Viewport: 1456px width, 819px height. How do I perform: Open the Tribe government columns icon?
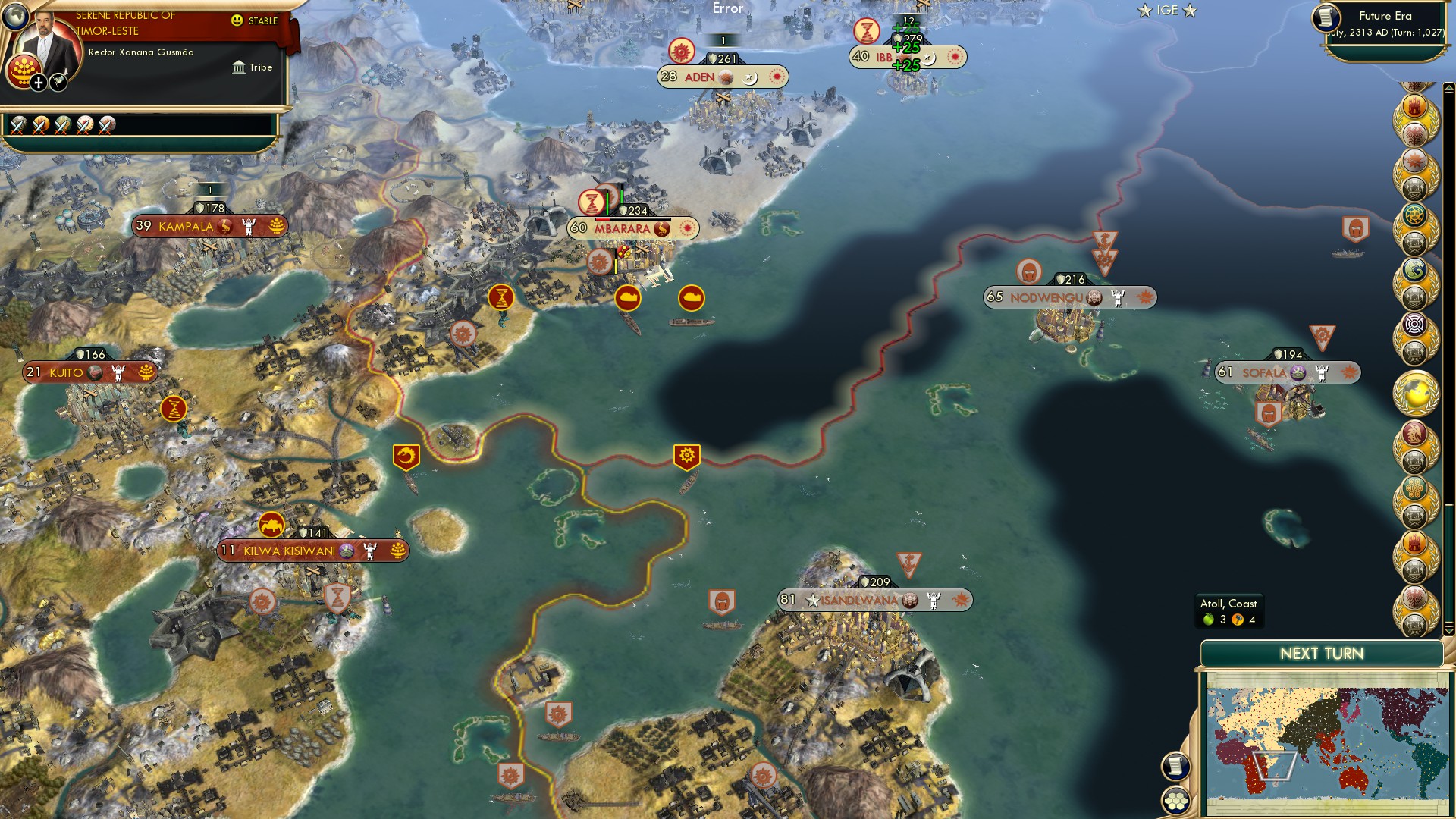tap(239, 67)
